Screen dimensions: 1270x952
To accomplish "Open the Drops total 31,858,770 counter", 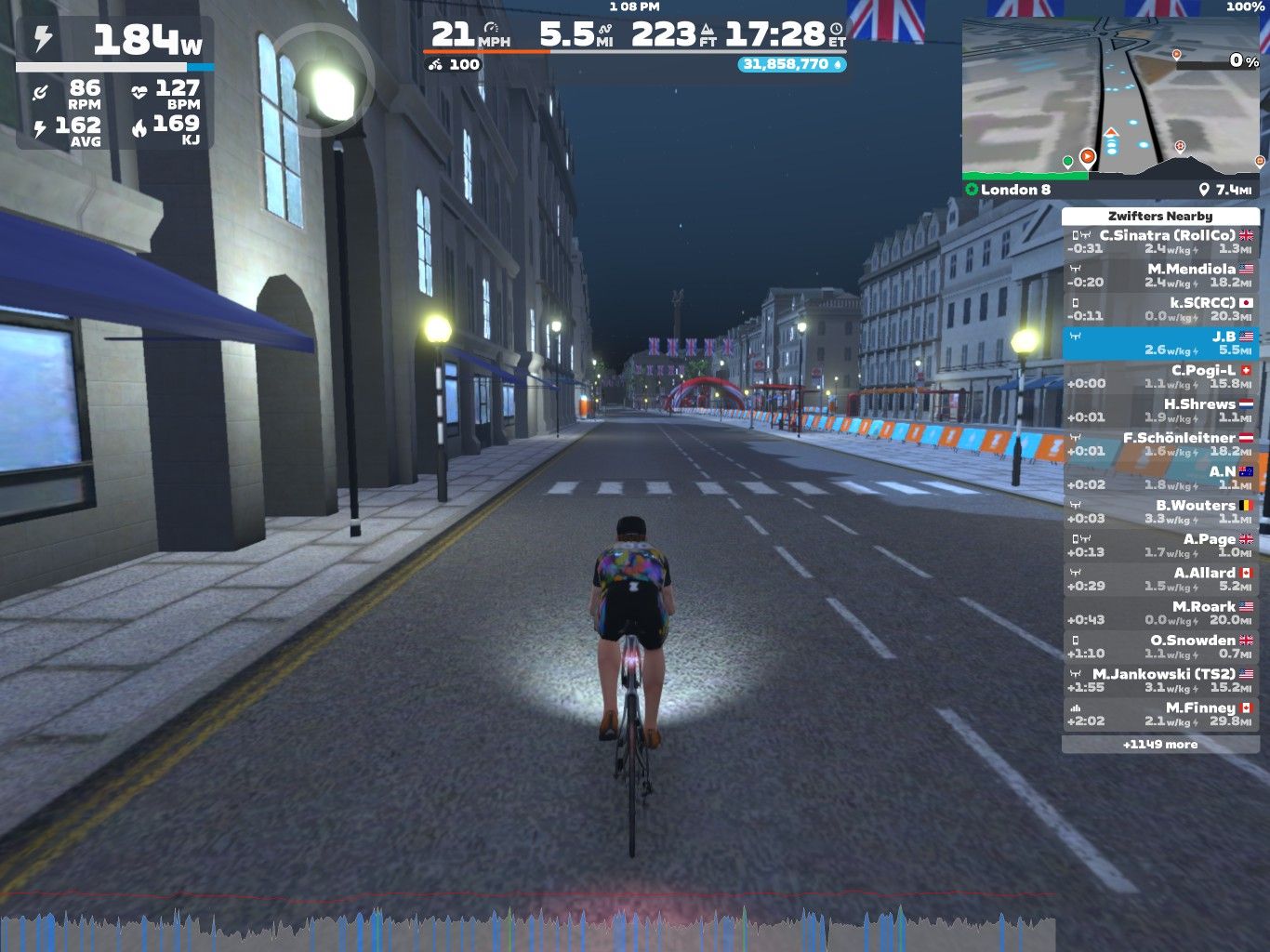I will click(792, 64).
